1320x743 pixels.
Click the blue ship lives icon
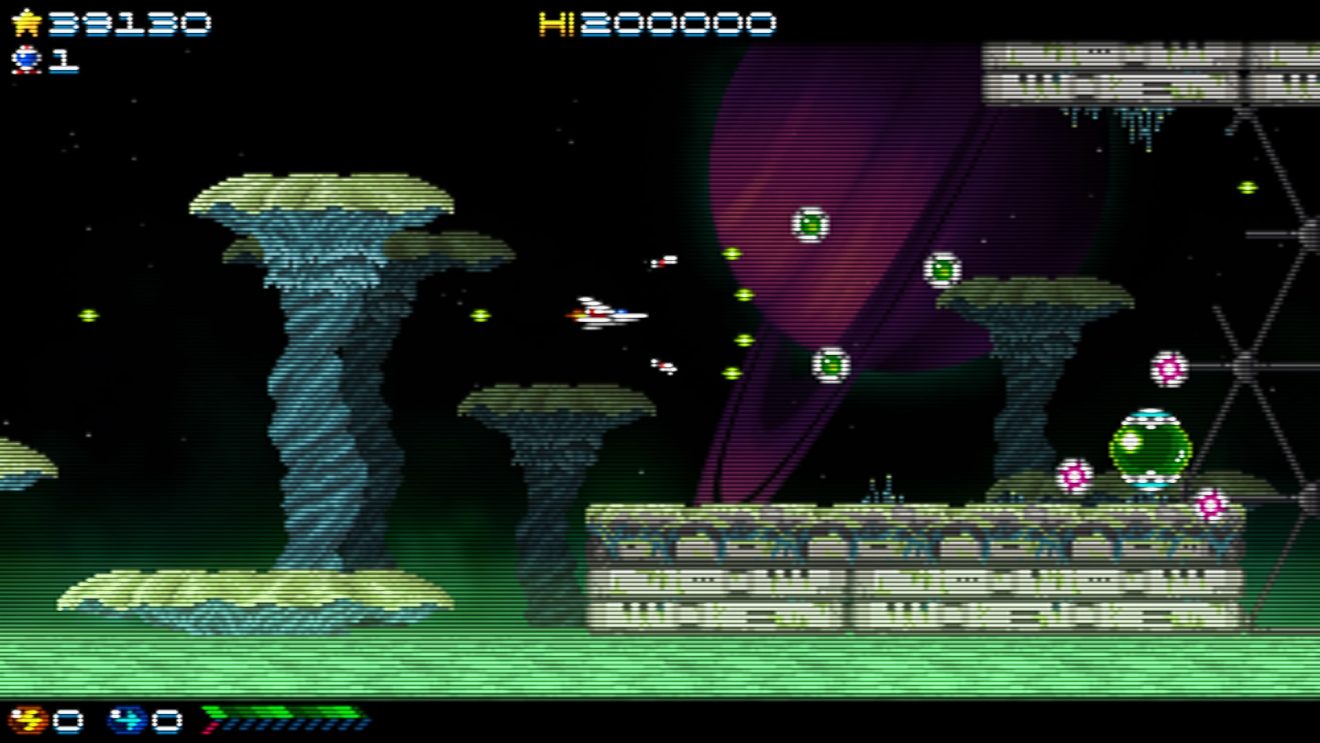tap(26, 60)
